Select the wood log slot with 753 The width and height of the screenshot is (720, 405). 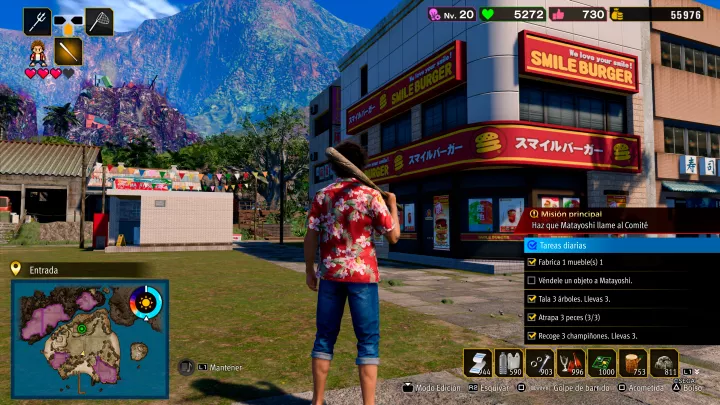click(x=633, y=362)
